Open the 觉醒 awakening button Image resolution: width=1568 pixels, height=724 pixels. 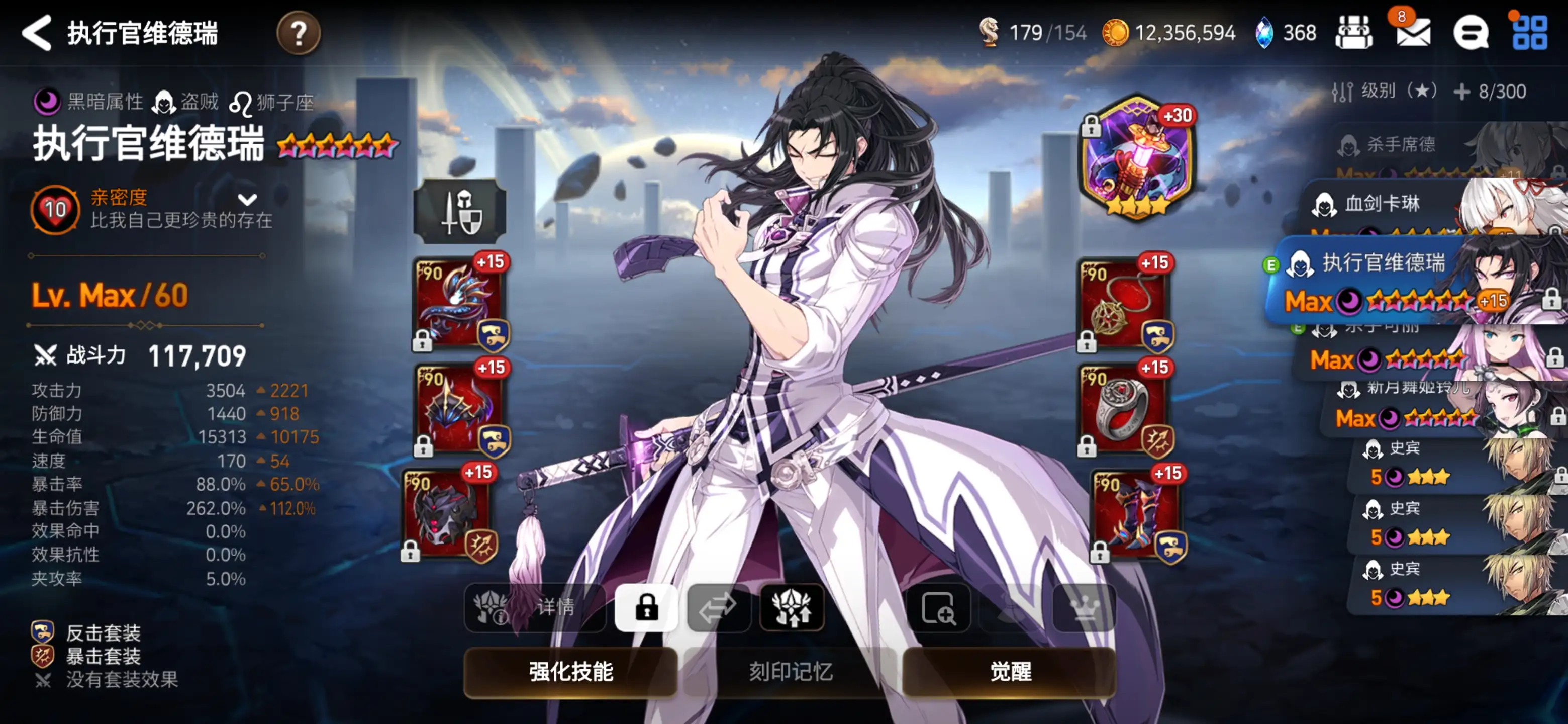point(1010,671)
